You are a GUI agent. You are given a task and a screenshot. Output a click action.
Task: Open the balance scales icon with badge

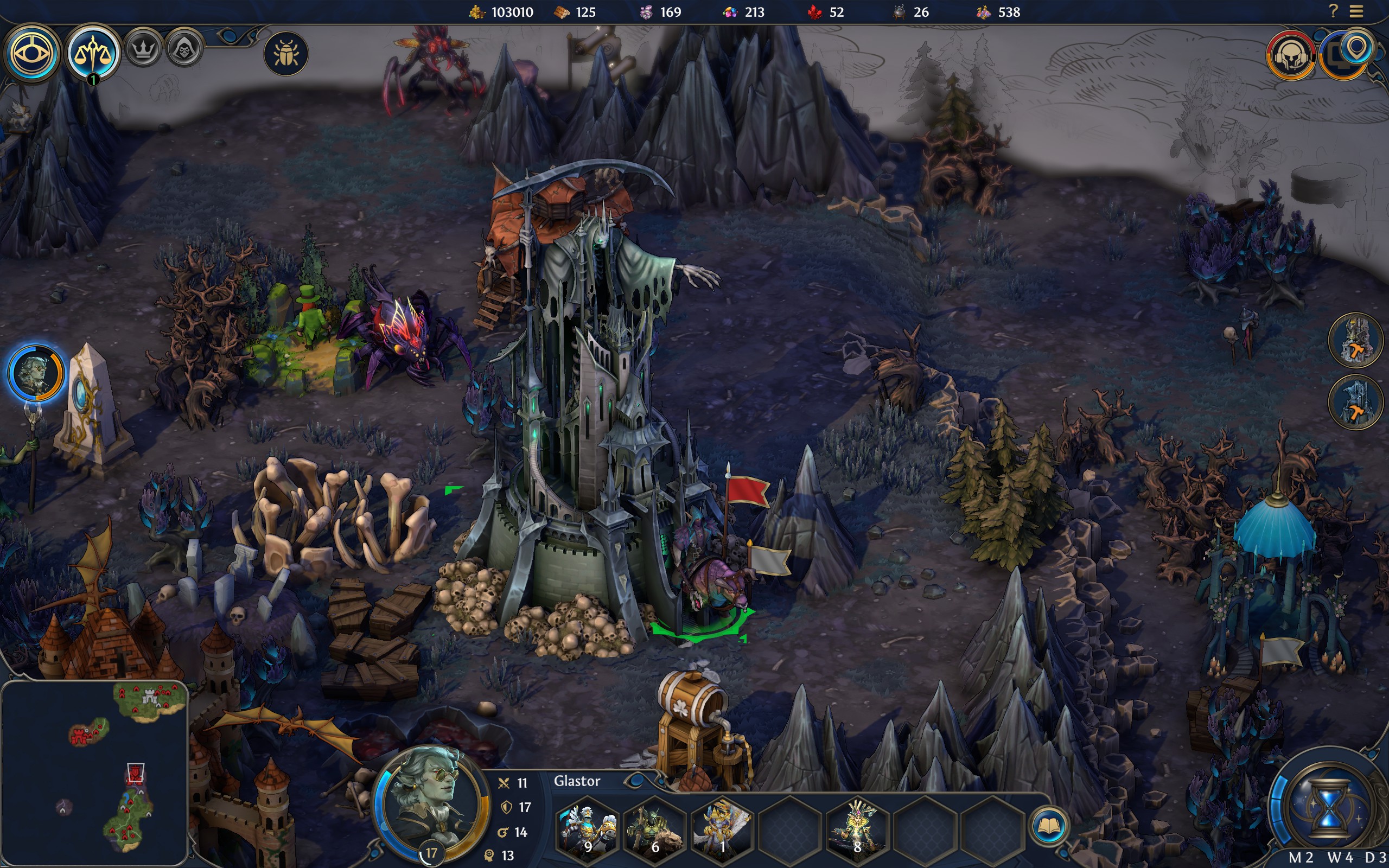[92, 53]
